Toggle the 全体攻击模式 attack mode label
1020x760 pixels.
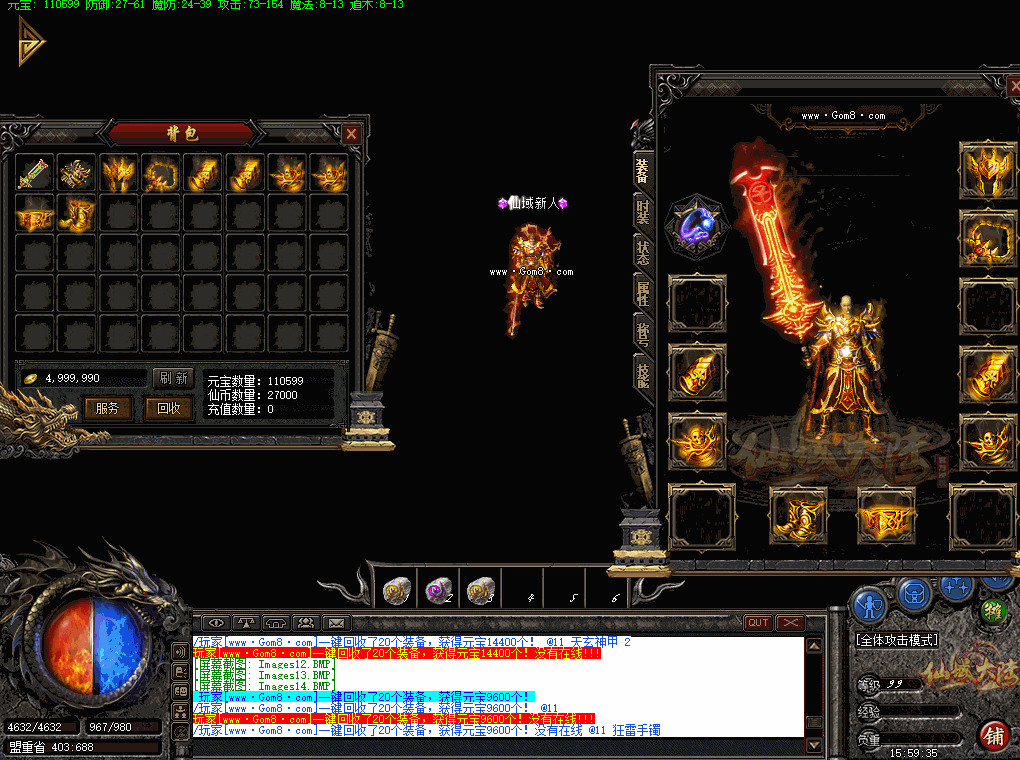tap(896, 639)
